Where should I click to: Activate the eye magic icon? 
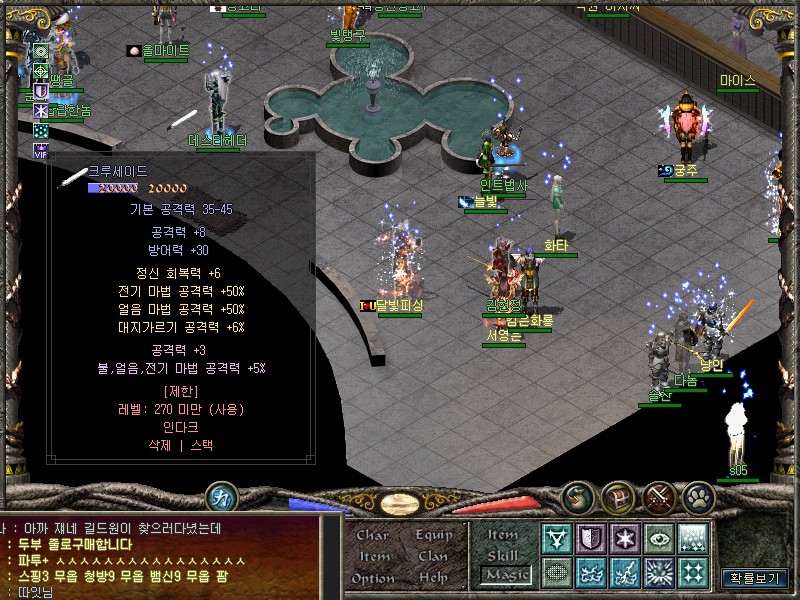click(x=659, y=539)
